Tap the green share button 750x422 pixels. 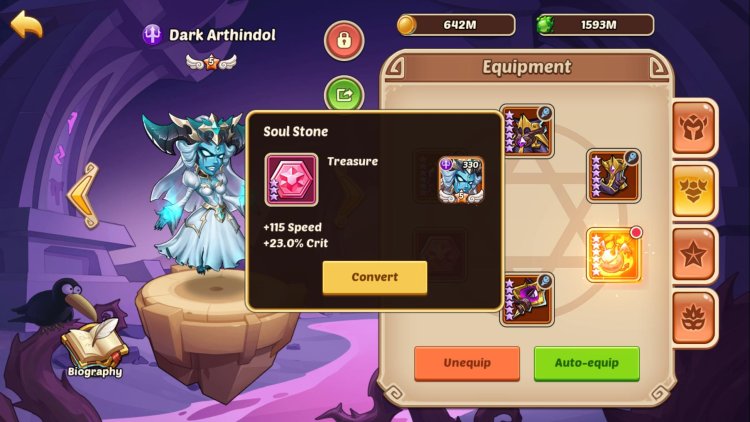(344, 95)
